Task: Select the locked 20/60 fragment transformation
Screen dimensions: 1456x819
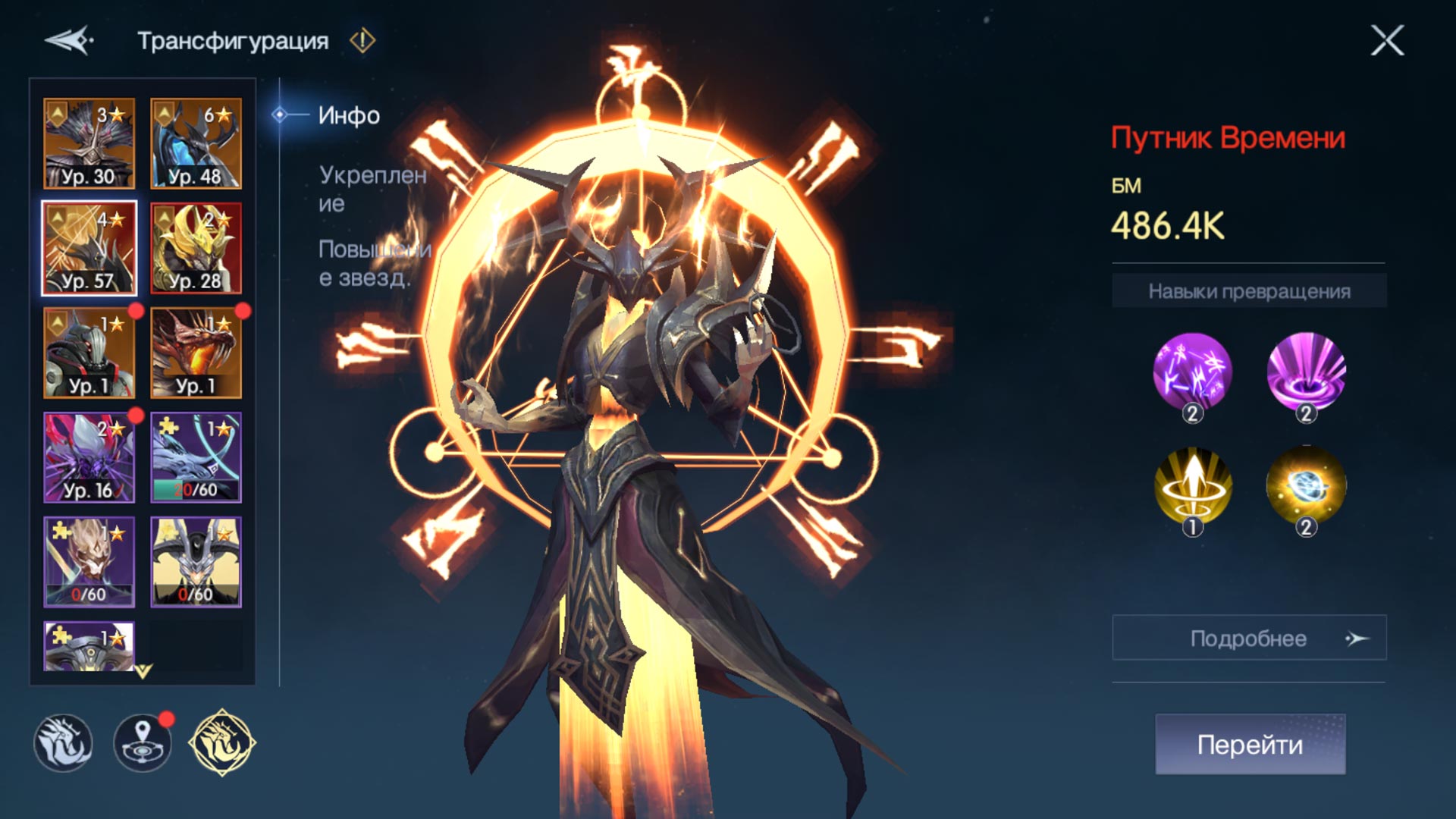Action: [196, 457]
